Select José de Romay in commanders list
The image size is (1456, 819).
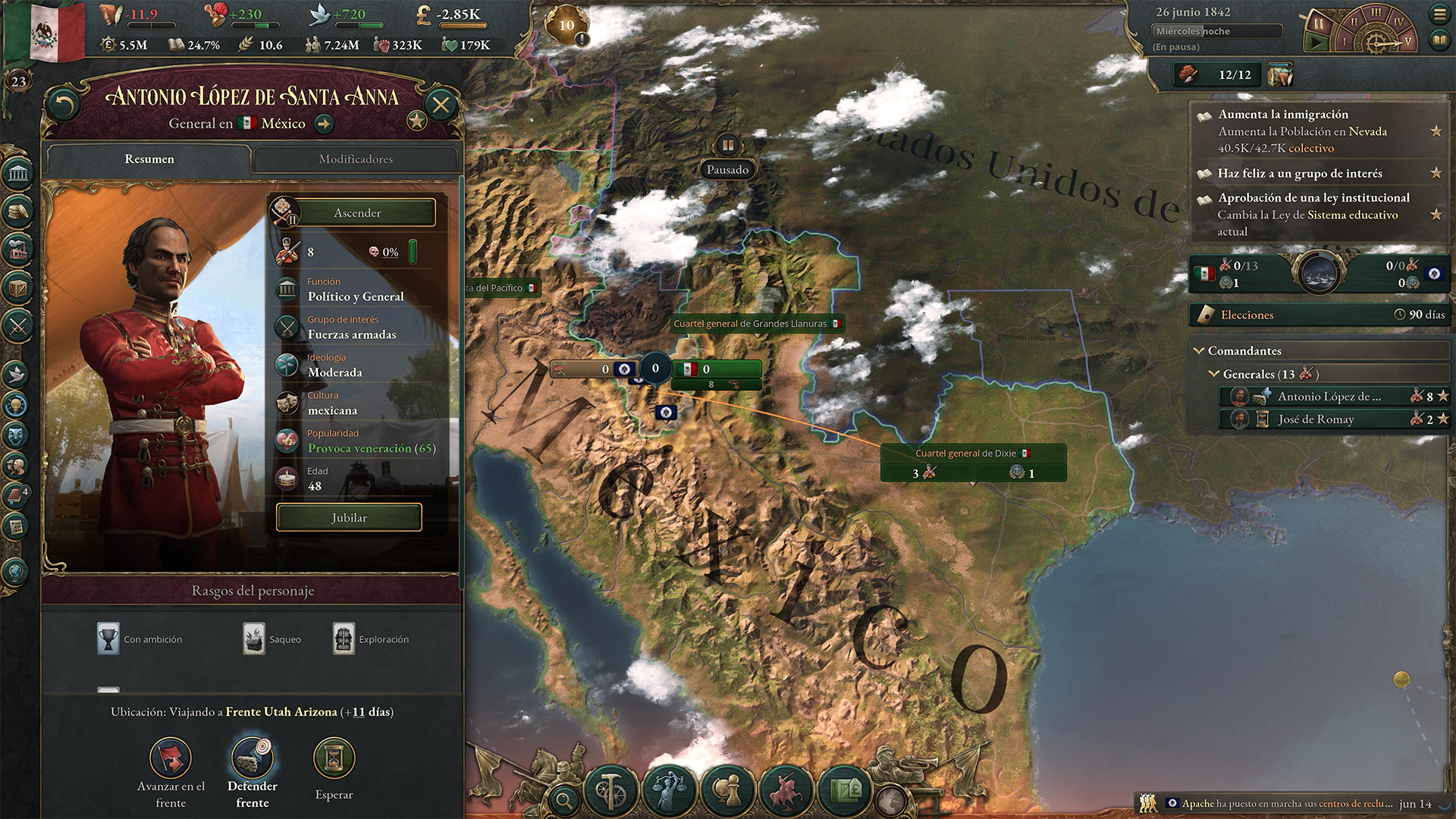(x=1316, y=419)
